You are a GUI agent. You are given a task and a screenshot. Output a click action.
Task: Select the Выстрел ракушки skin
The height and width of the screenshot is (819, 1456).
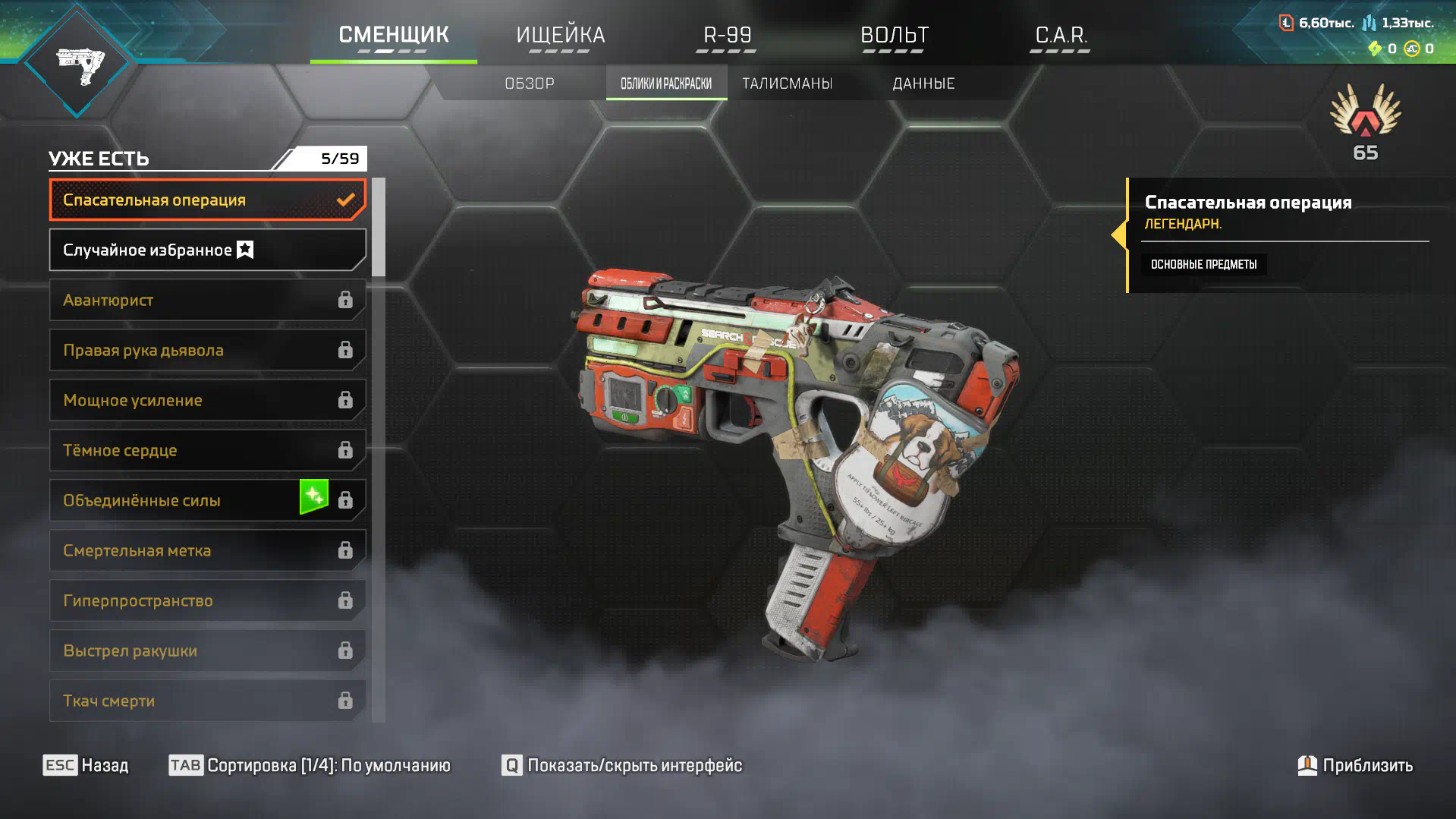tap(207, 650)
